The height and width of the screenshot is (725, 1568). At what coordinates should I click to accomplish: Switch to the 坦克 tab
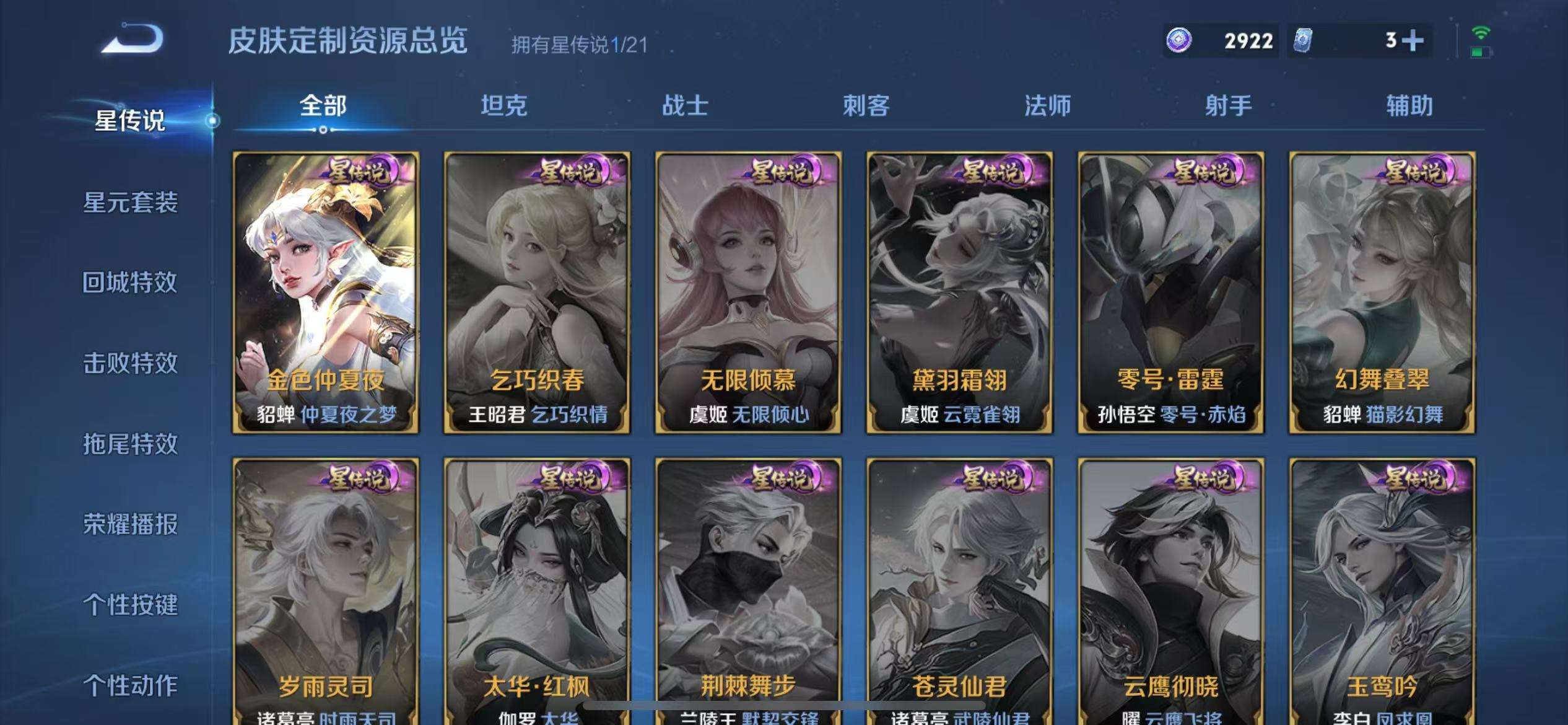(x=505, y=106)
